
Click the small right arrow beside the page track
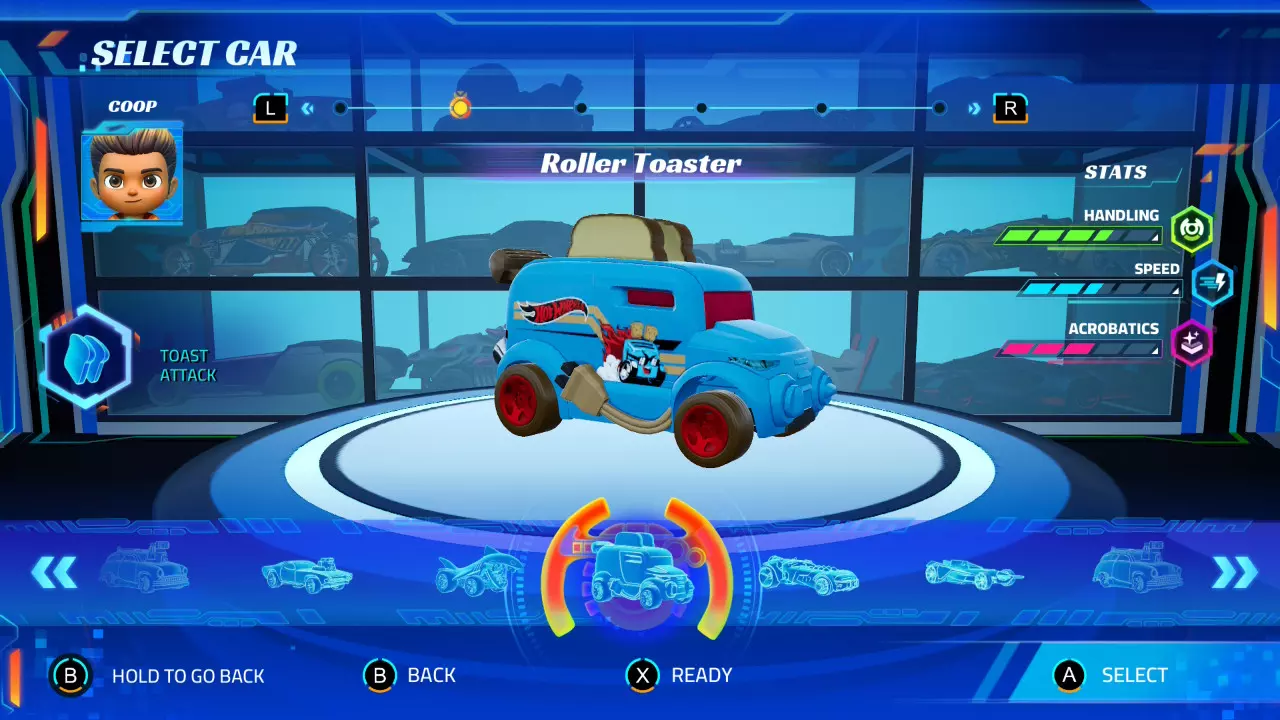click(974, 109)
